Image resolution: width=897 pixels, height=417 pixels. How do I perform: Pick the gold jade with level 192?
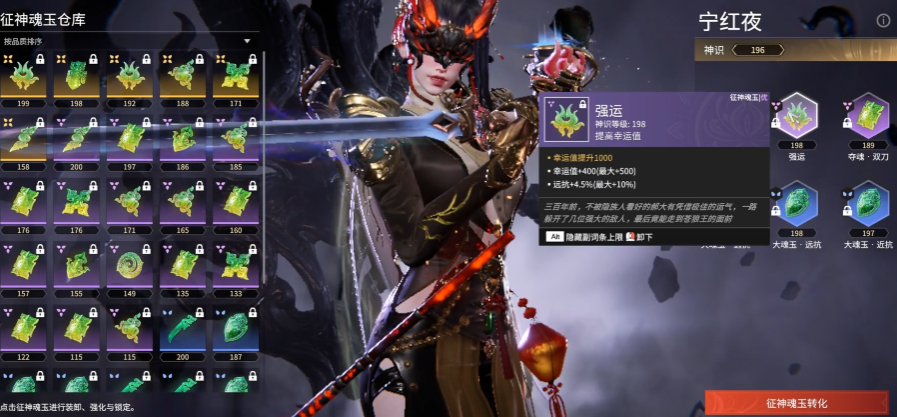click(129, 78)
